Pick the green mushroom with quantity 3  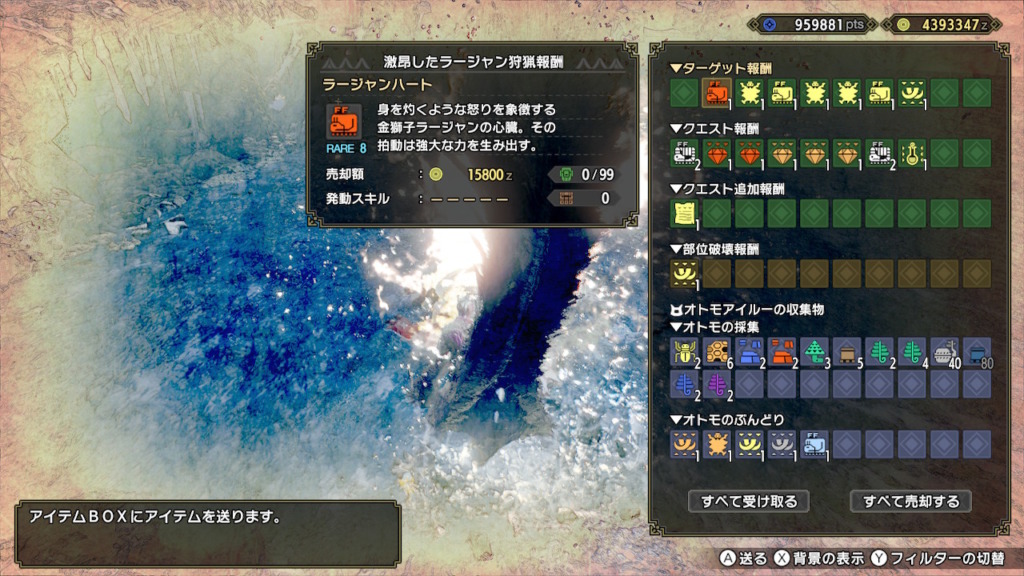pyautogui.click(x=814, y=351)
